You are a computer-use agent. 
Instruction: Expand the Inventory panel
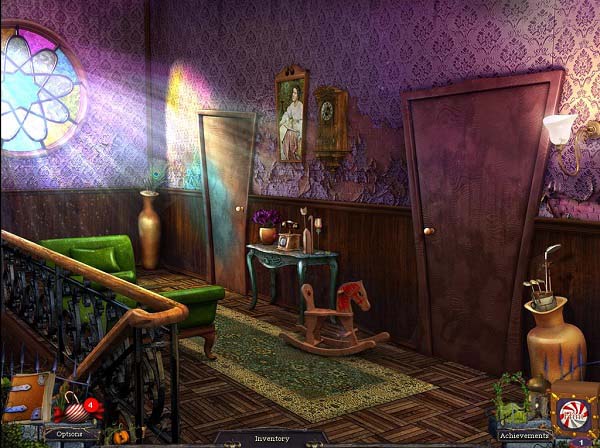(x=271, y=438)
